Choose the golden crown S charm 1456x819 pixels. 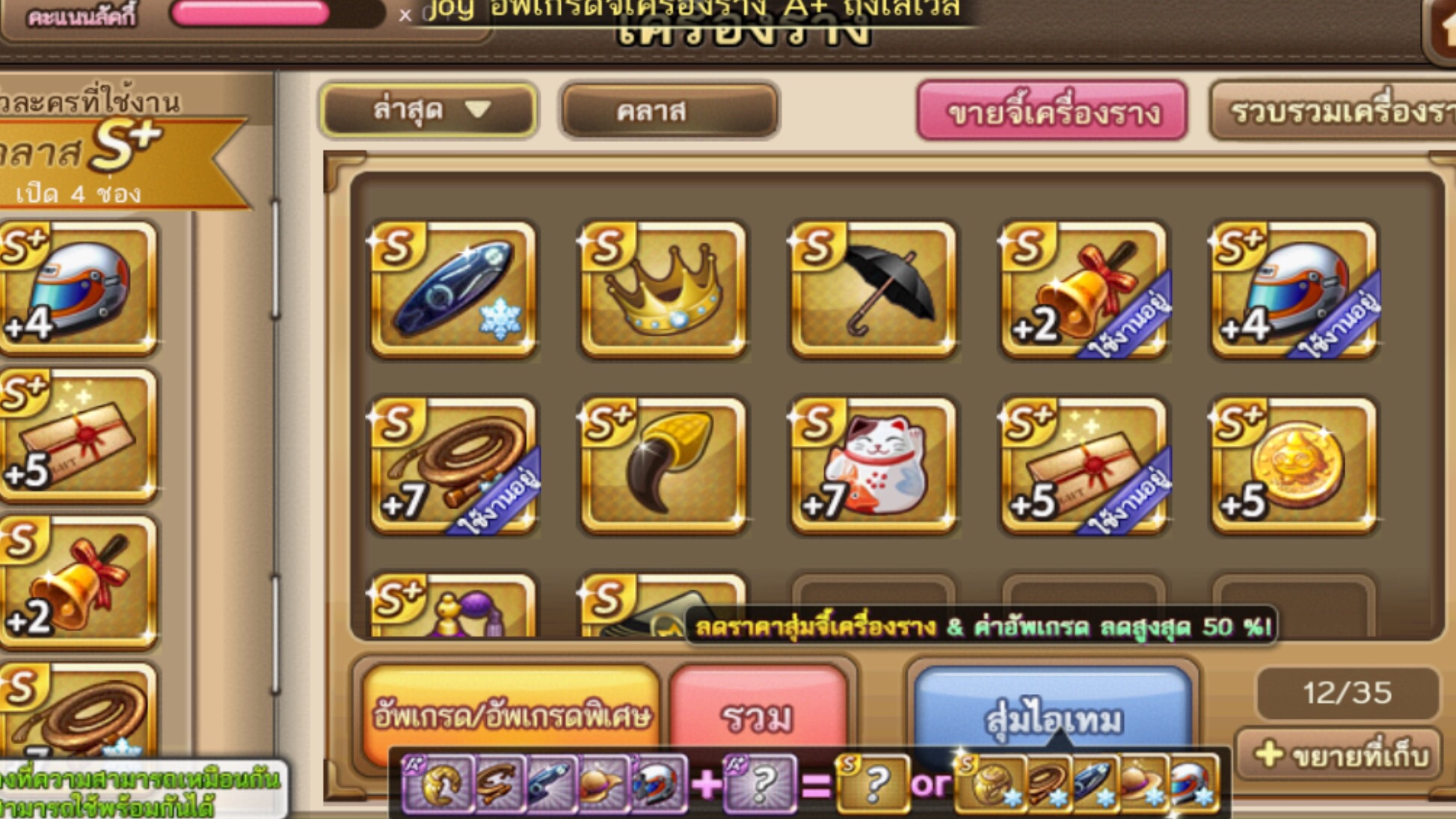[663, 289]
